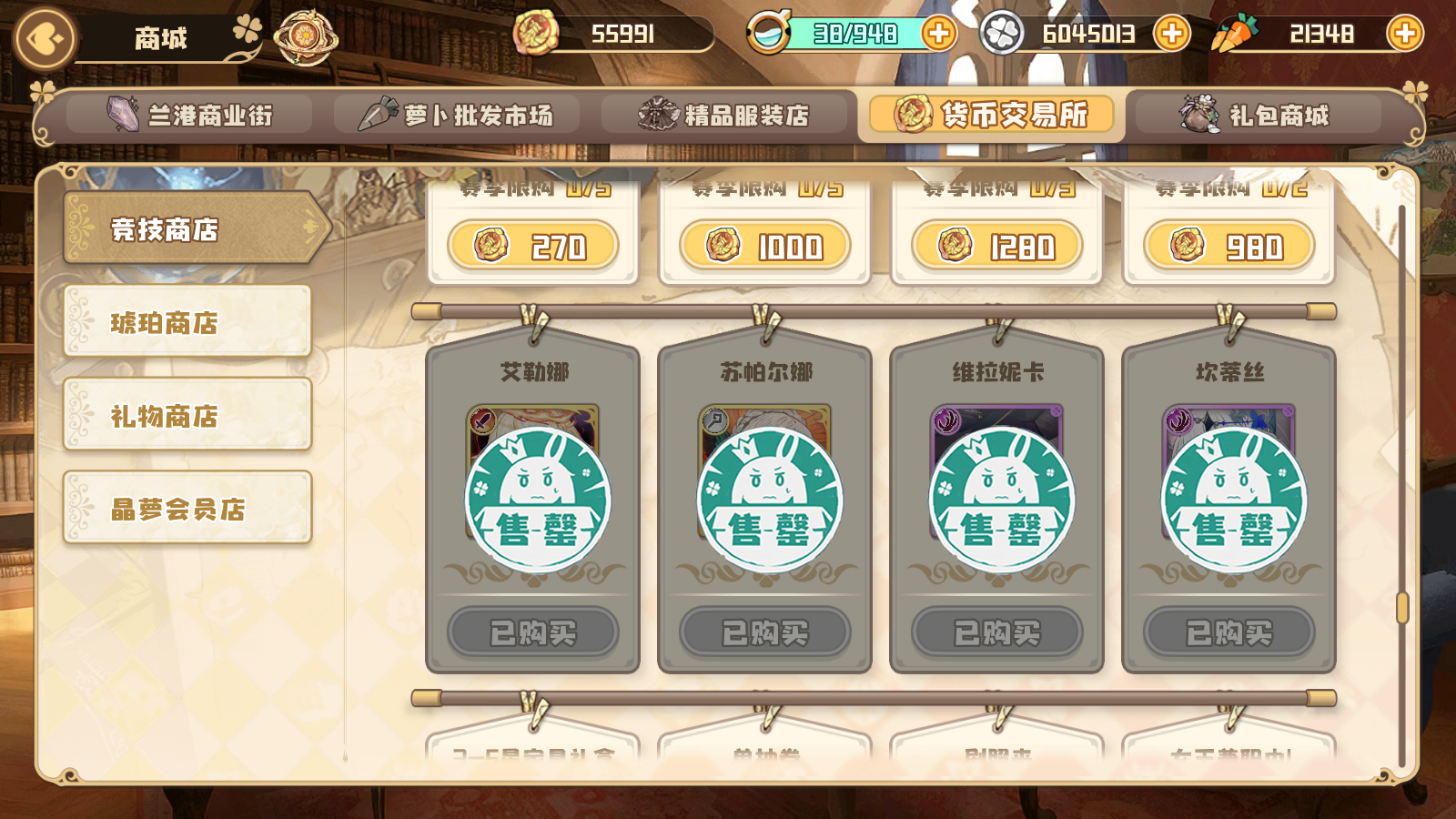This screenshot has width=1456, height=819.
Task: Click the clover currency icon showing 6045013
Action: tap(1001, 34)
